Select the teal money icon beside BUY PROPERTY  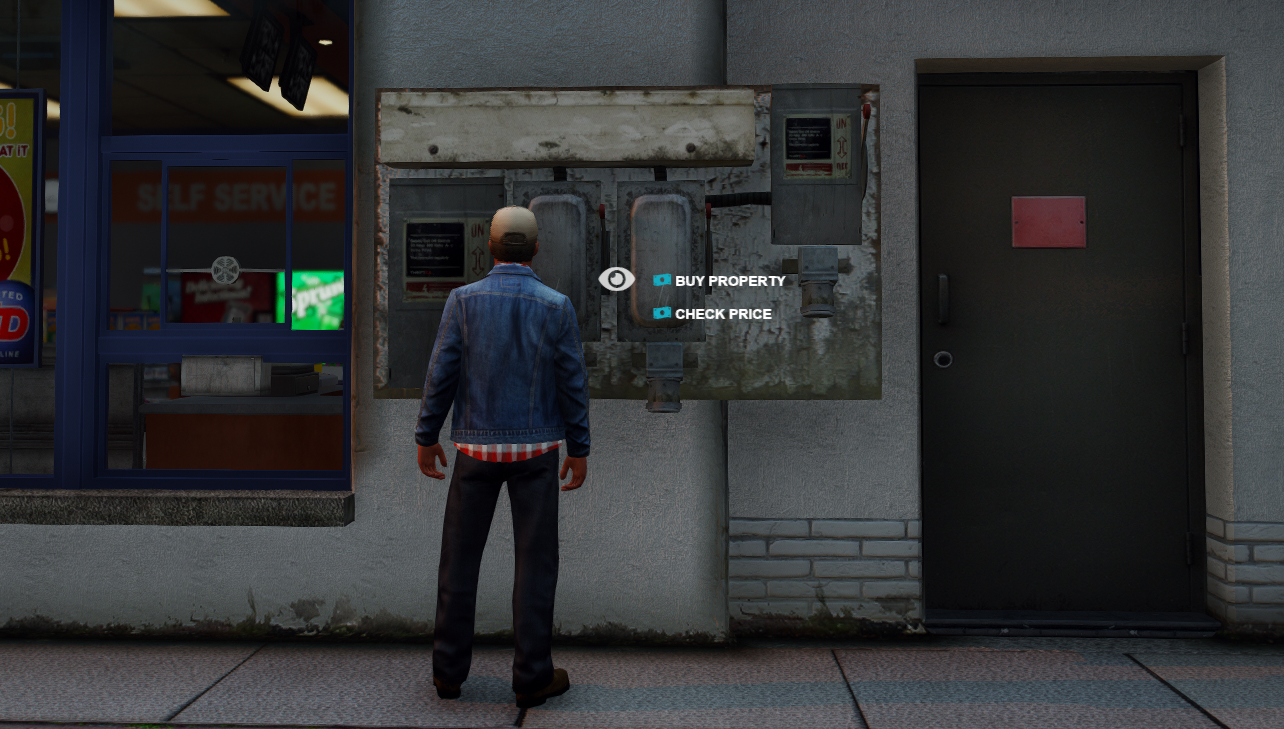660,280
